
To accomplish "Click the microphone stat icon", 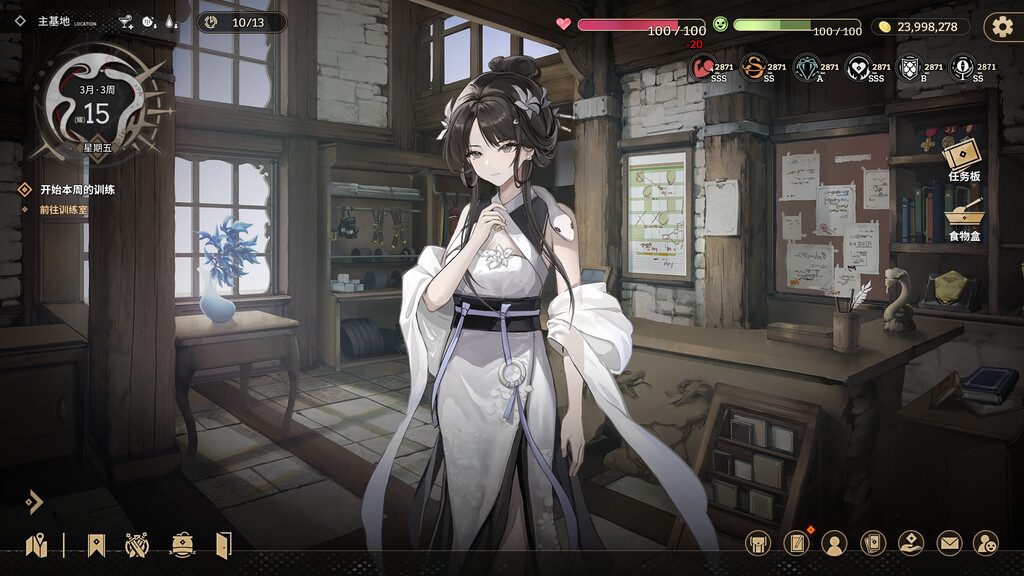I will 962,68.
